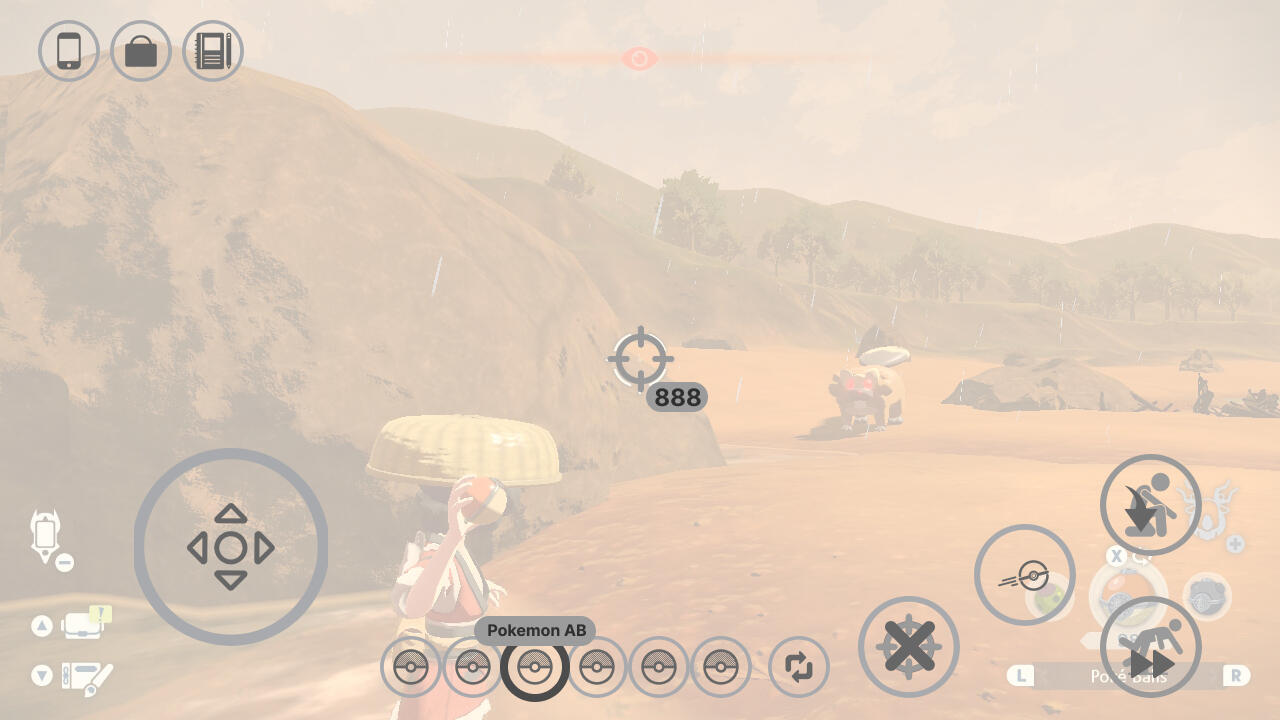1280x720 pixels.
Task: Select the highlighted Pokemon AB ball slot
Action: pyautogui.click(x=534, y=666)
